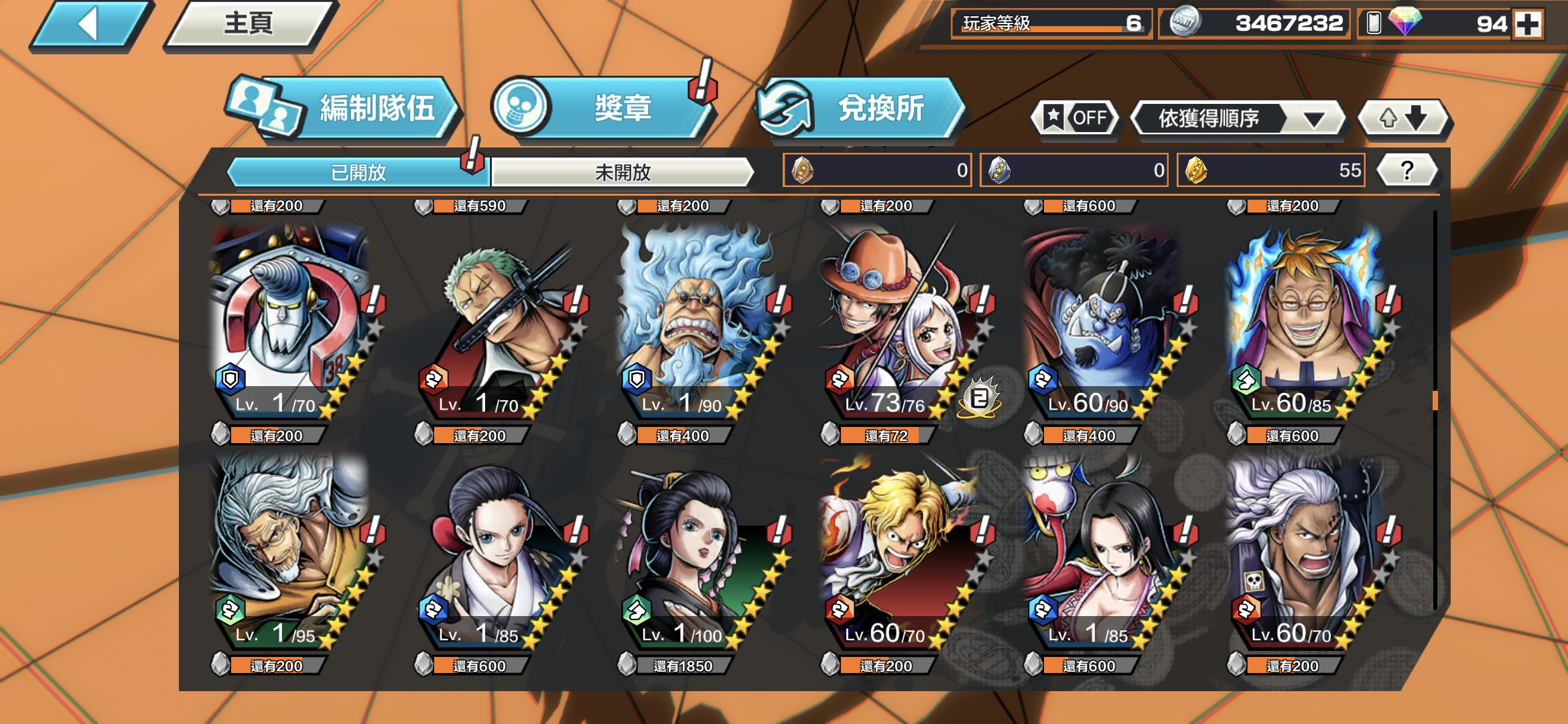The height and width of the screenshot is (724, 1568).
Task: Open the 獎章 medals menu
Action: (x=603, y=109)
